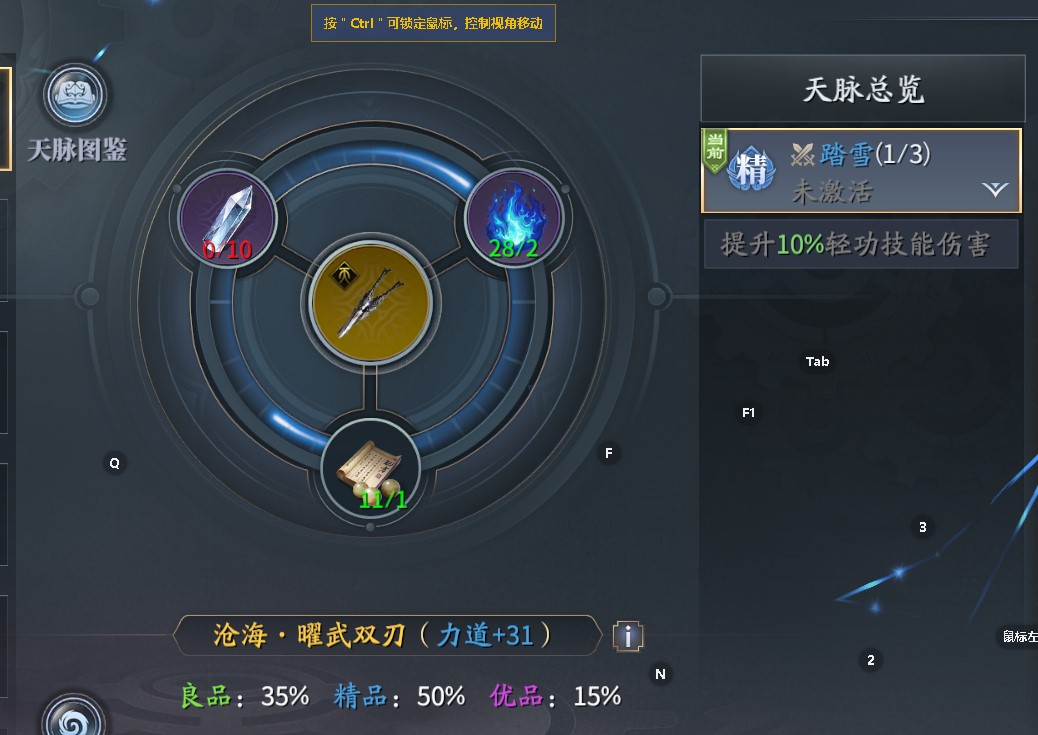The width and height of the screenshot is (1038, 735).
Task: Expand the 踏雪 entry arrow
Action: tap(994, 188)
